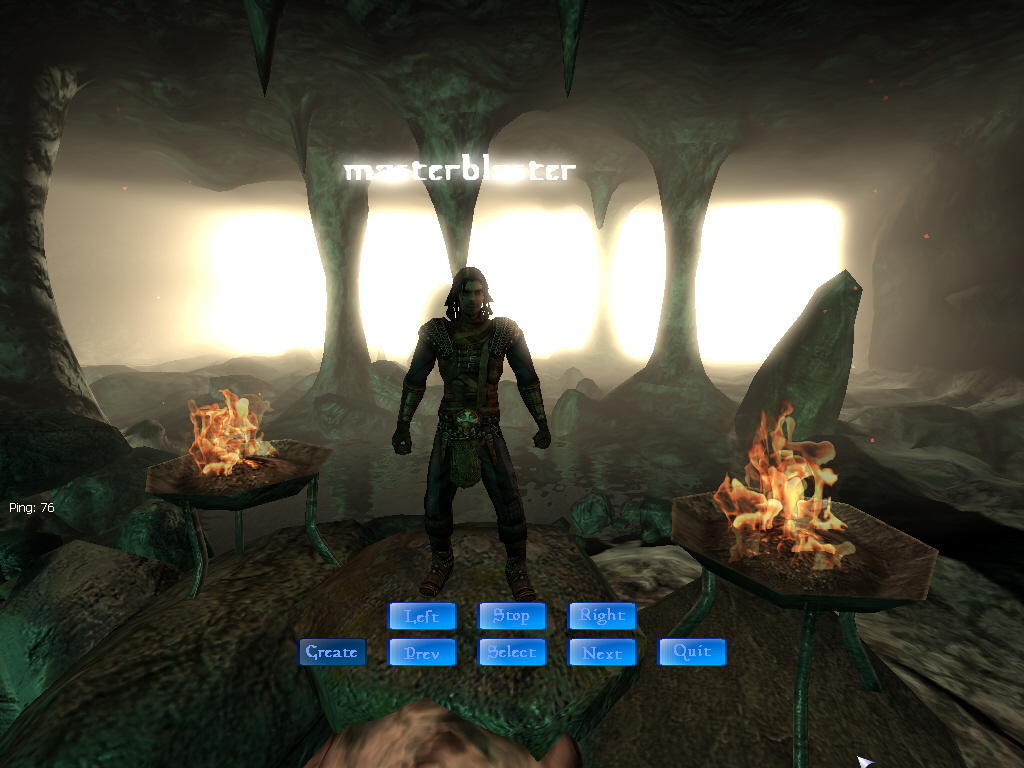This screenshot has width=1024, height=768.
Task: Show the Next character
Action: point(602,652)
